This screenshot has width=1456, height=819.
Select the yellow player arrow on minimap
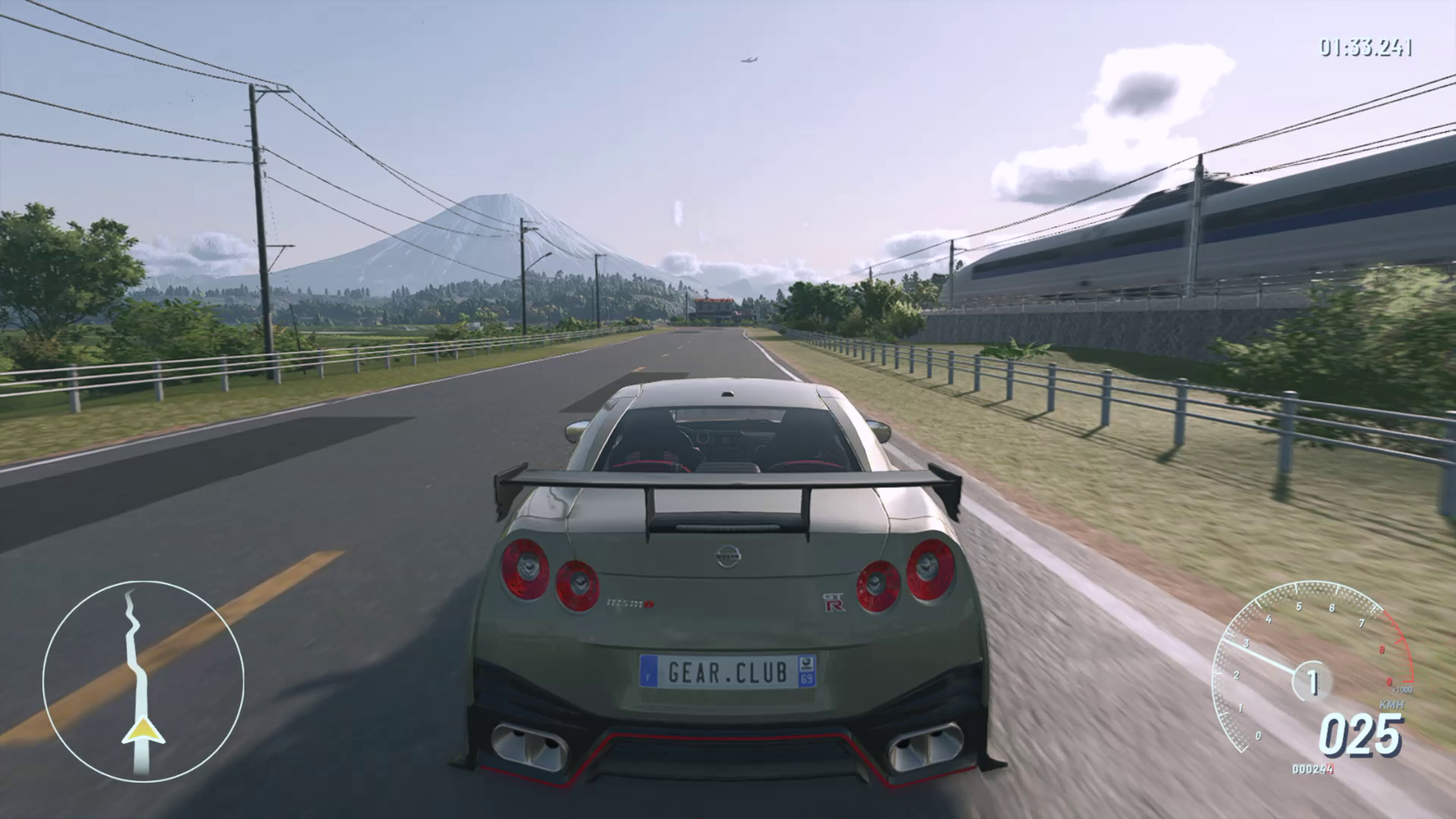(x=143, y=731)
